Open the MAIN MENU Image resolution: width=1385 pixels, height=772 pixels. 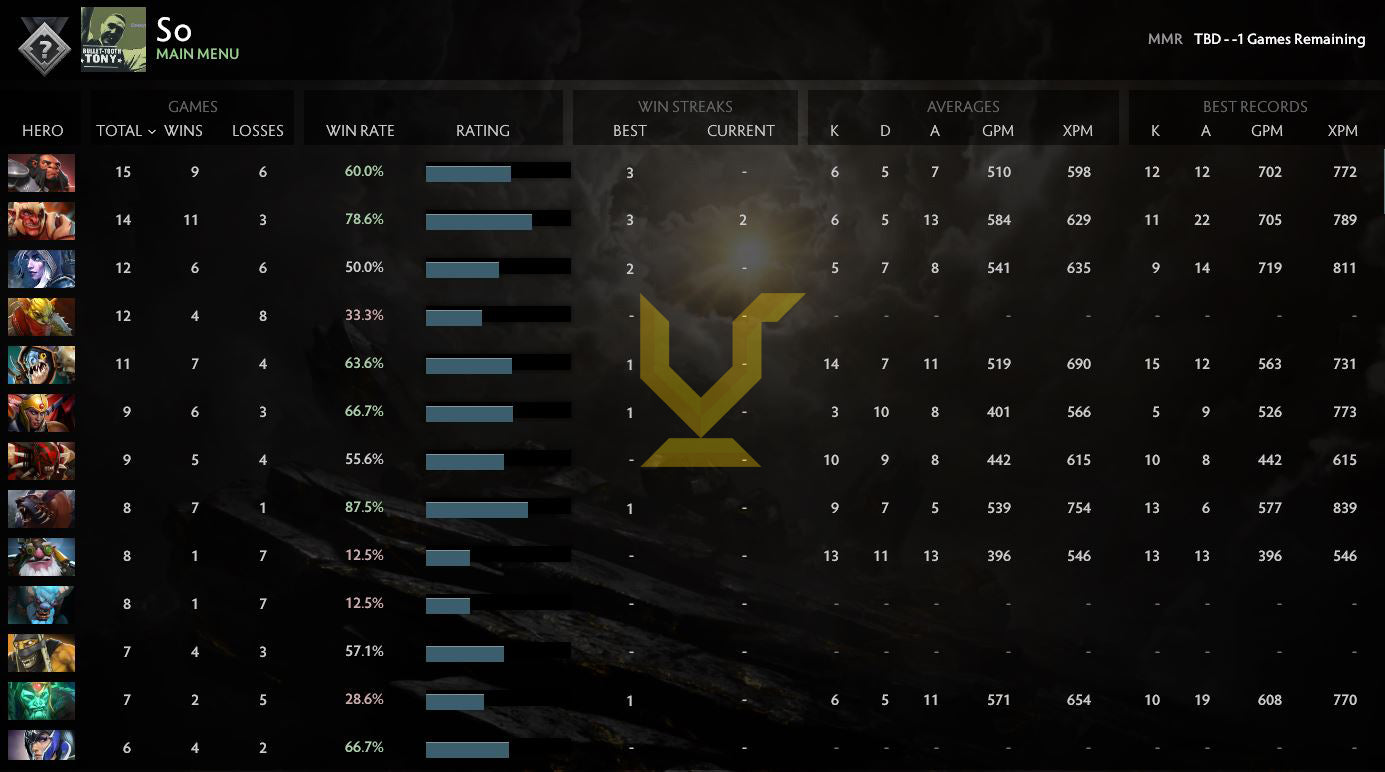point(198,54)
